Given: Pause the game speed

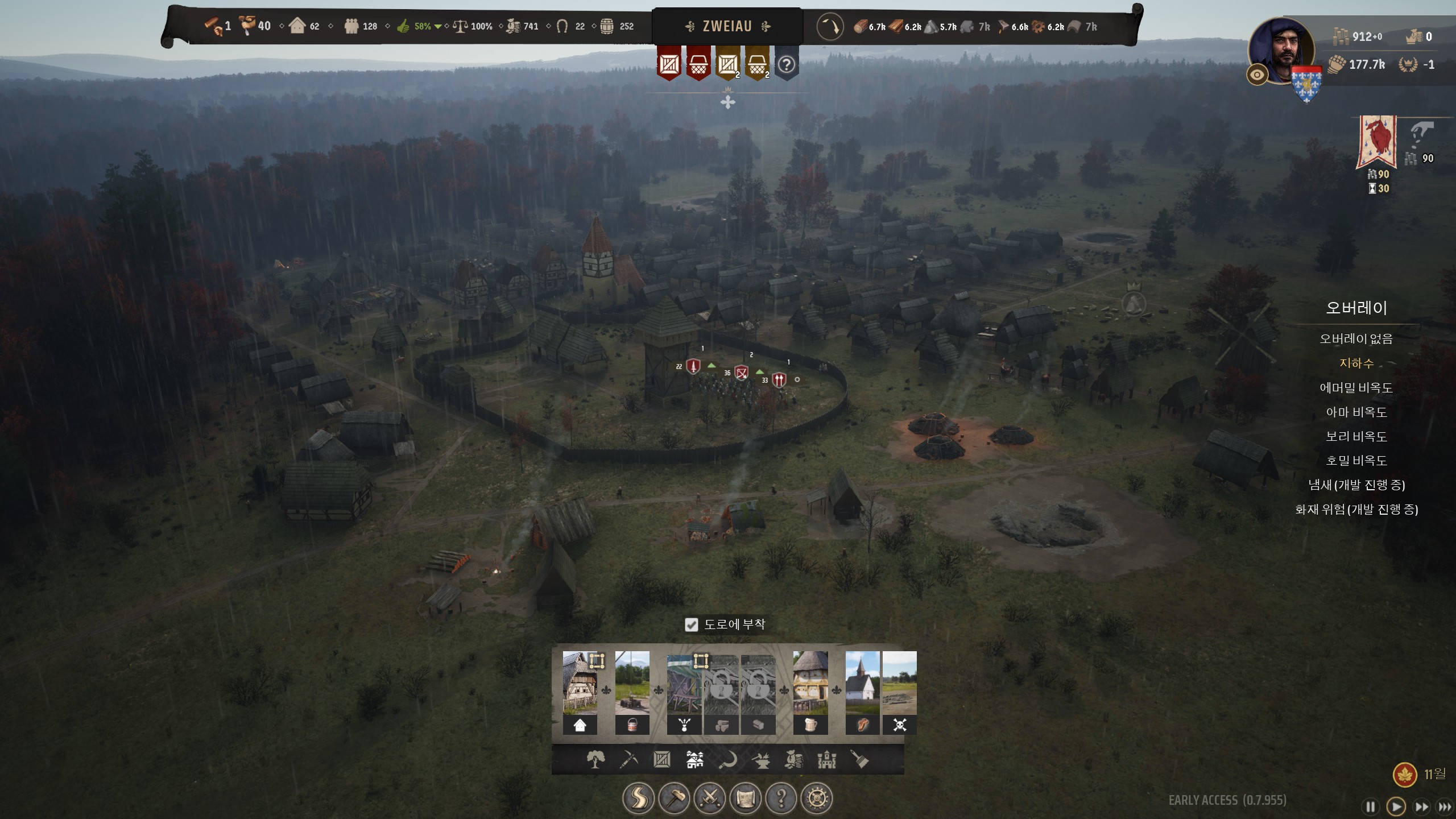Looking at the screenshot, I should 1371,806.
